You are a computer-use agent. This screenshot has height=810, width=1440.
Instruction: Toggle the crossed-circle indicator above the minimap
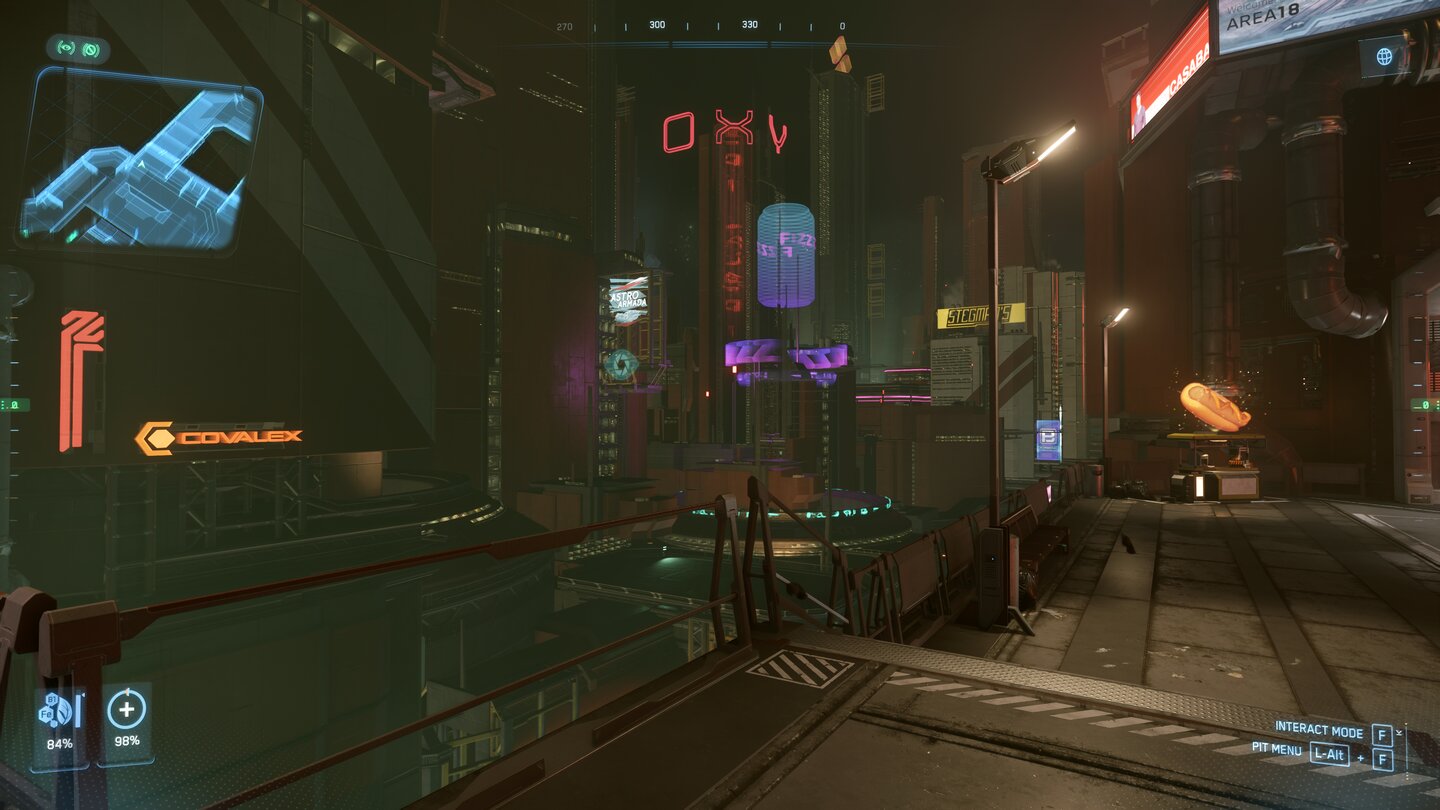pyautogui.click(x=91, y=49)
